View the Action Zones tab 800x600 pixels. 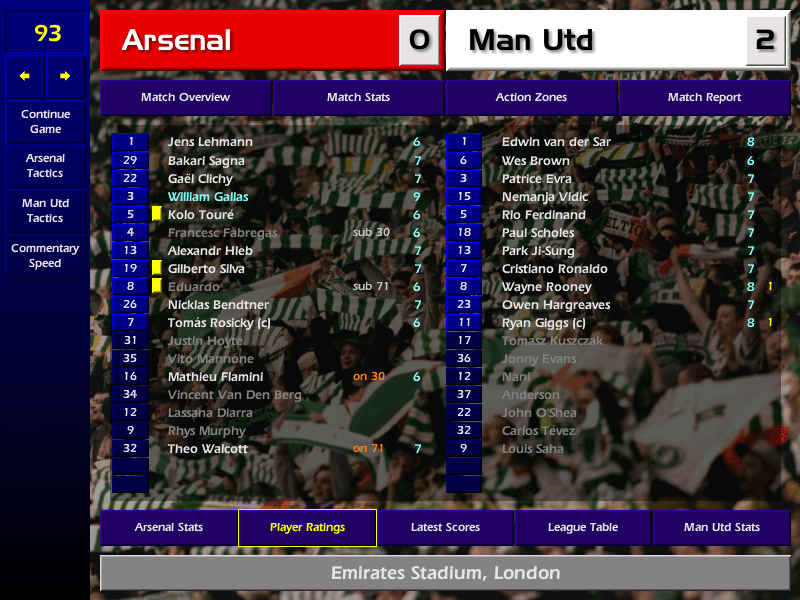531,97
